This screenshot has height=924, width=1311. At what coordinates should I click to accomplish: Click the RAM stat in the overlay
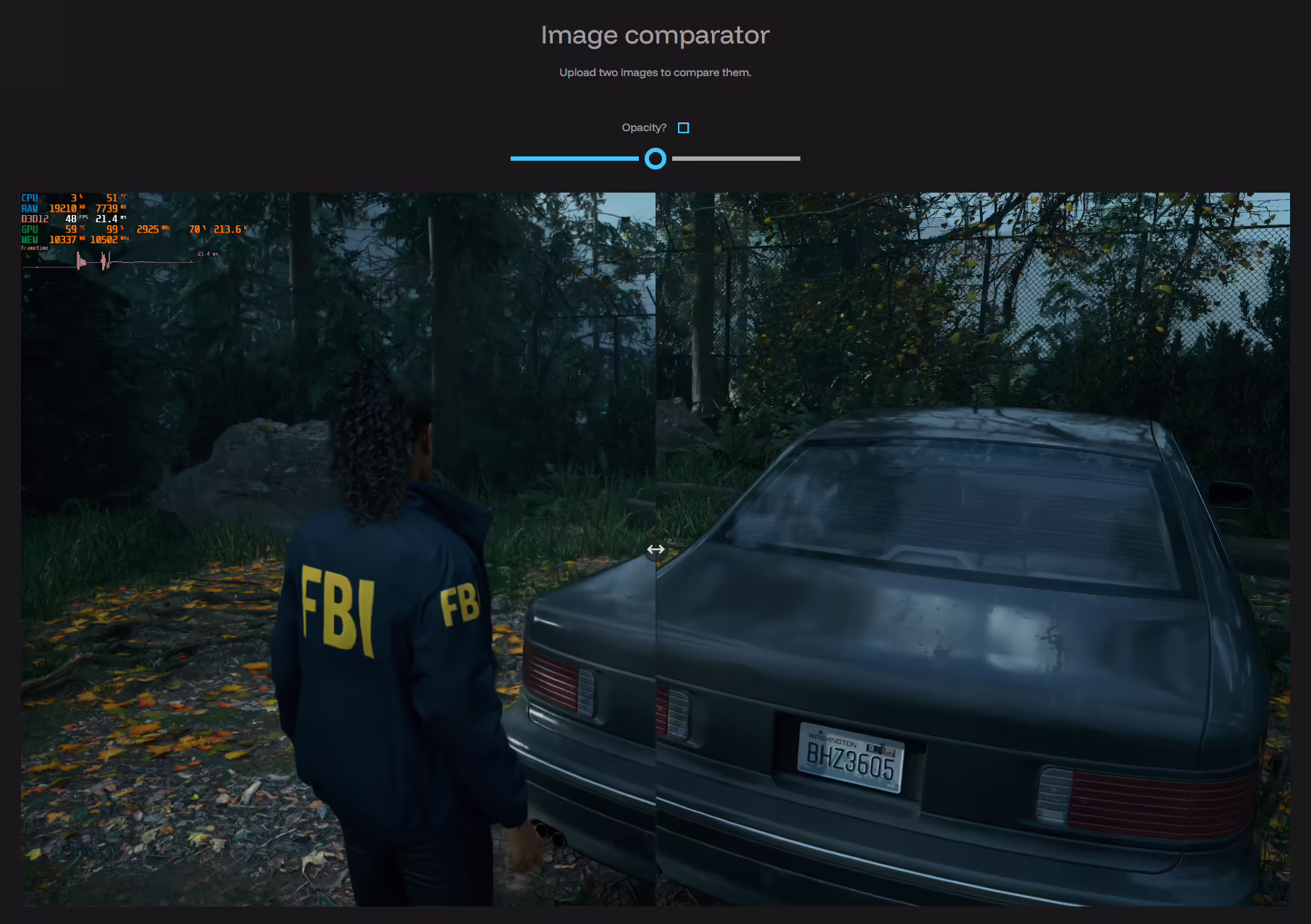tap(64, 208)
